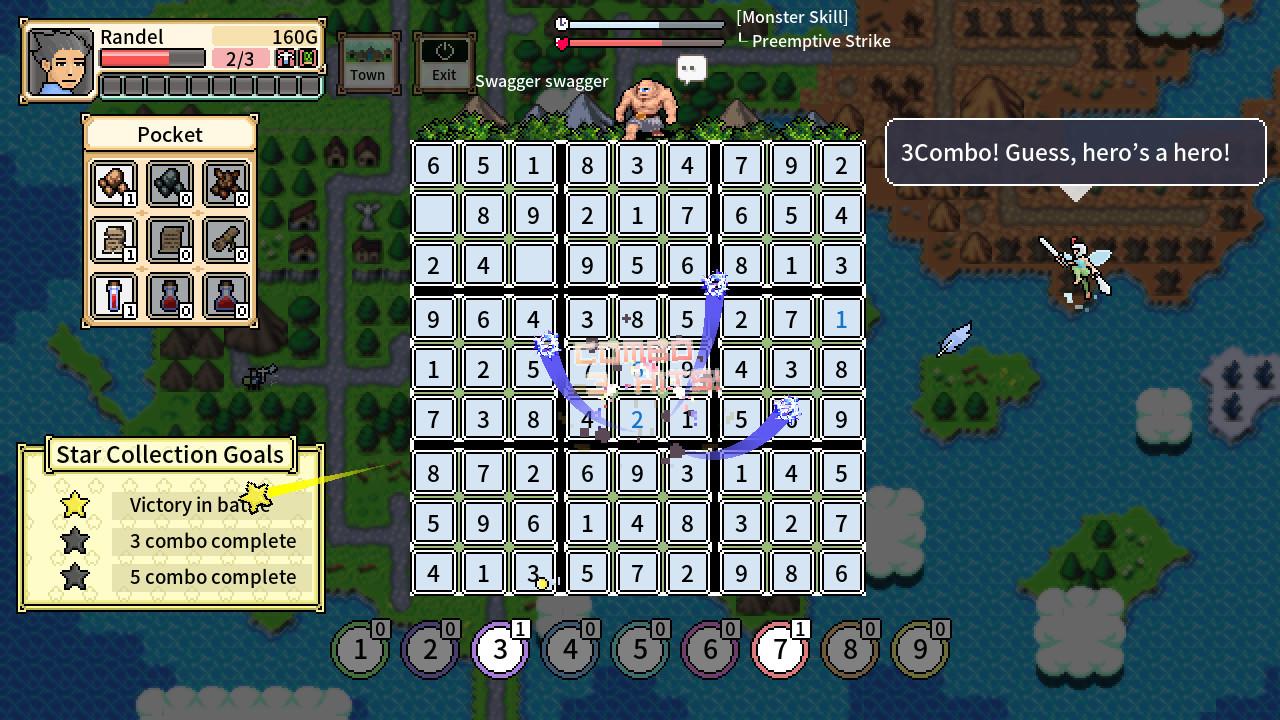This screenshot has width=1280, height=720.
Task: Click the empty sudoku cell in the second row
Action: click(433, 215)
